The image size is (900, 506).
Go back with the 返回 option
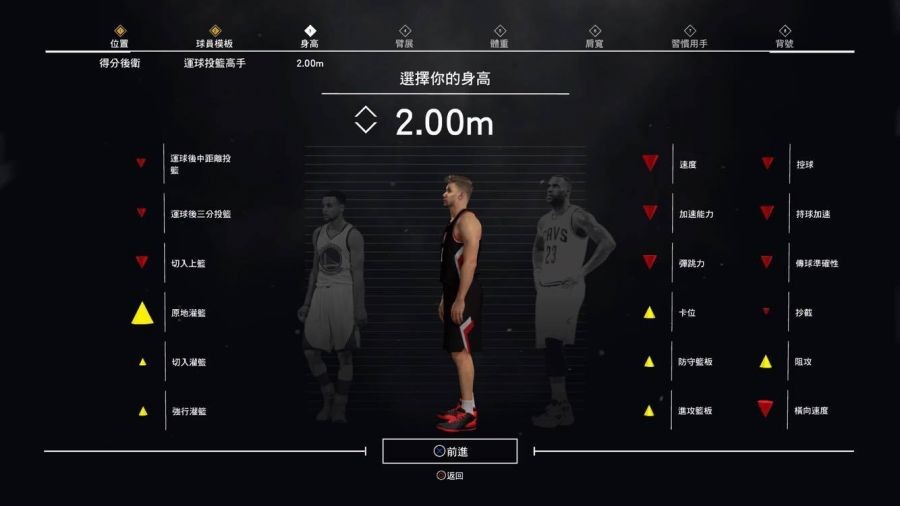(450, 476)
